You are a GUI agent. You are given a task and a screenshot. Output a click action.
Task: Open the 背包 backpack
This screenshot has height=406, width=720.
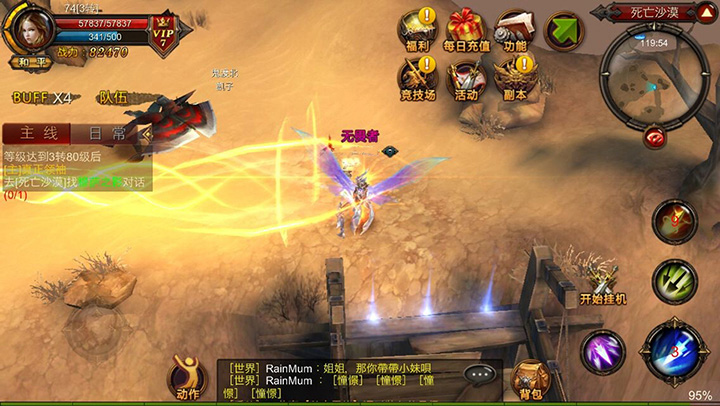coord(529,380)
